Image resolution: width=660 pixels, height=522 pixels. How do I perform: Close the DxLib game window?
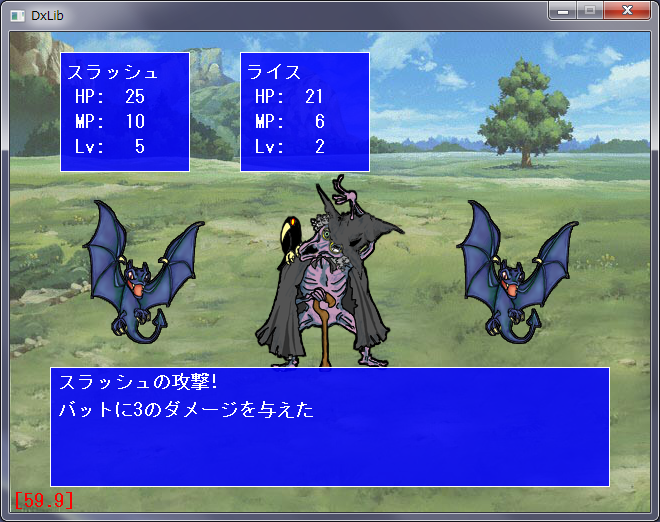coord(627,11)
